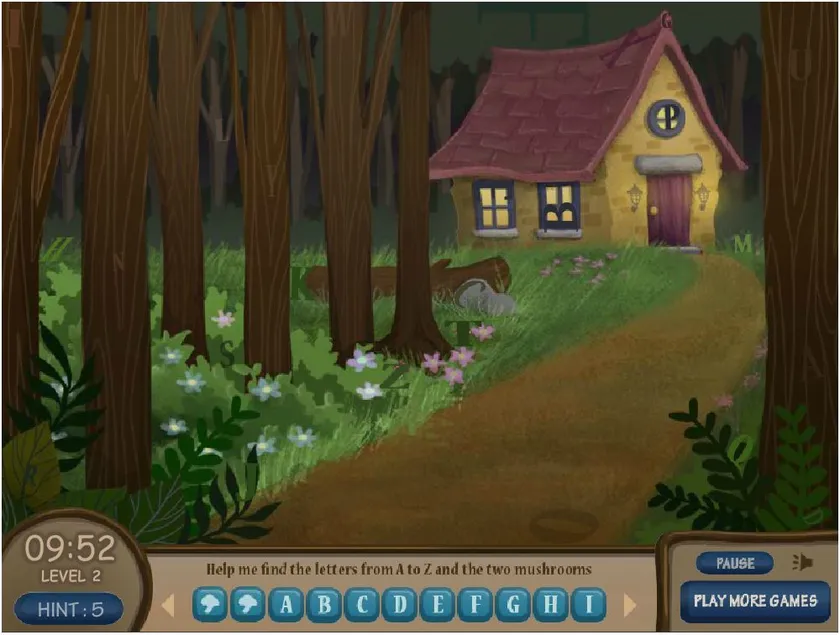Toggle the sound speaker icon
The height and width of the screenshot is (635, 840).
pos(801,562)
